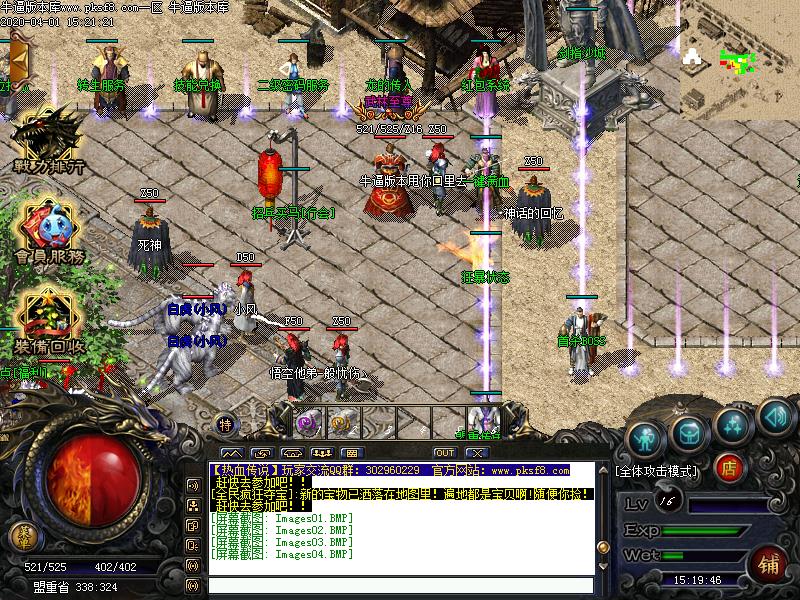Open the character status round button
The image size is (800, 600).
click(646, 437)
